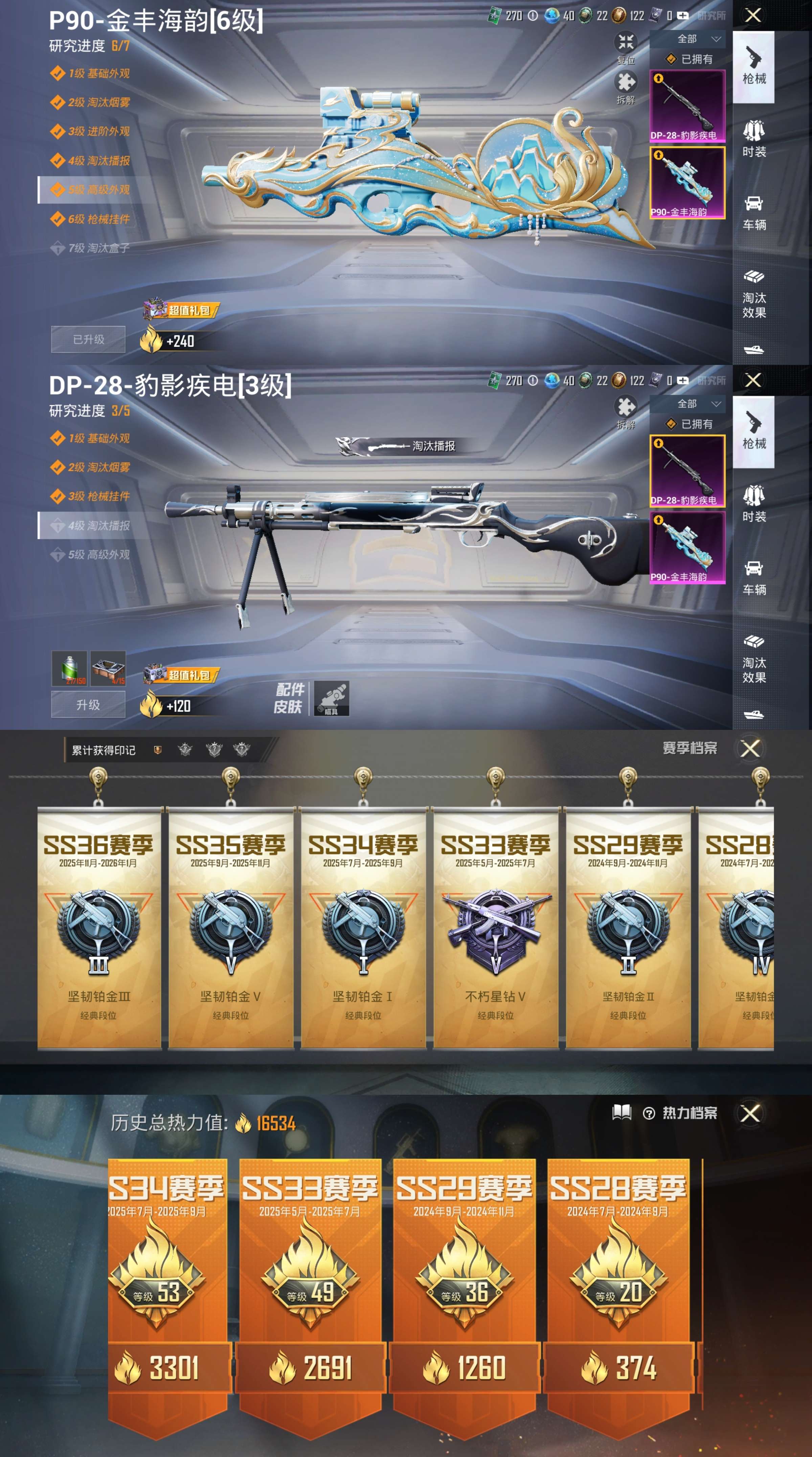
Task: View the level 20 heat banner
Action: (x=618, y=1289)
